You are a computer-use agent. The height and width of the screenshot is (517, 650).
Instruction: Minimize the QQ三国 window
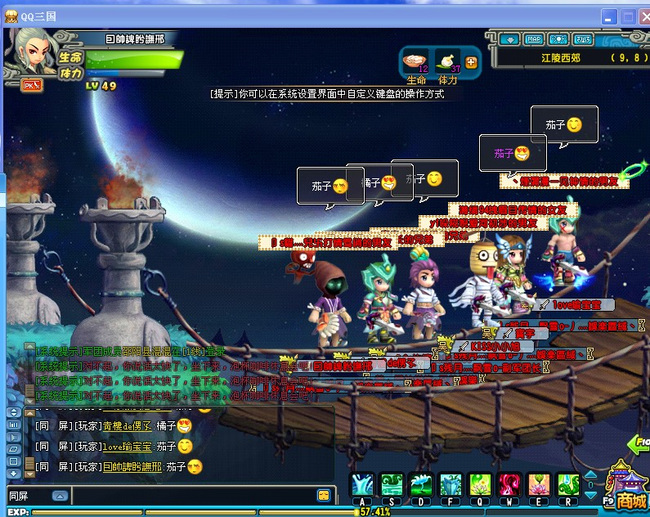click(x=607, y=17)
